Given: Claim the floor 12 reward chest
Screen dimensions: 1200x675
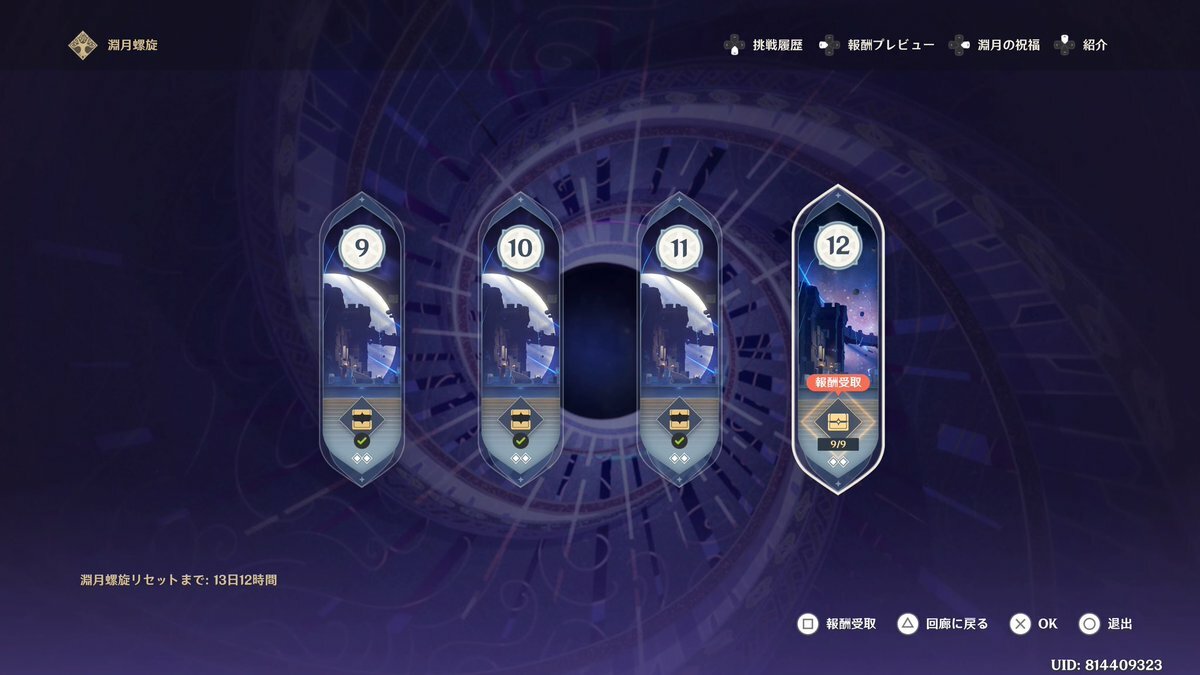Looking at the screenshot, I should (838, 419).
